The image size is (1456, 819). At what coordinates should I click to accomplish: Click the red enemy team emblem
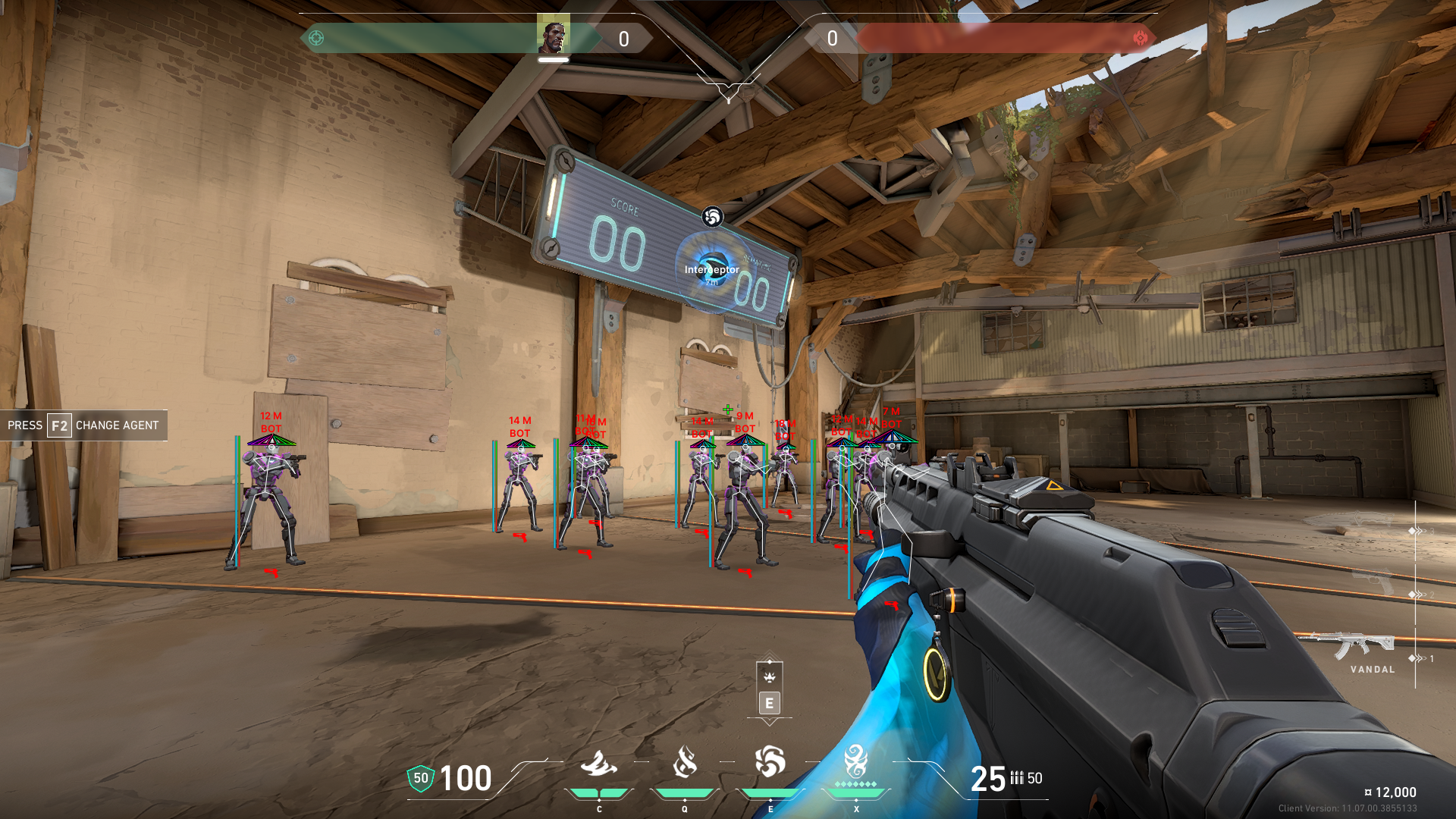1140,38
